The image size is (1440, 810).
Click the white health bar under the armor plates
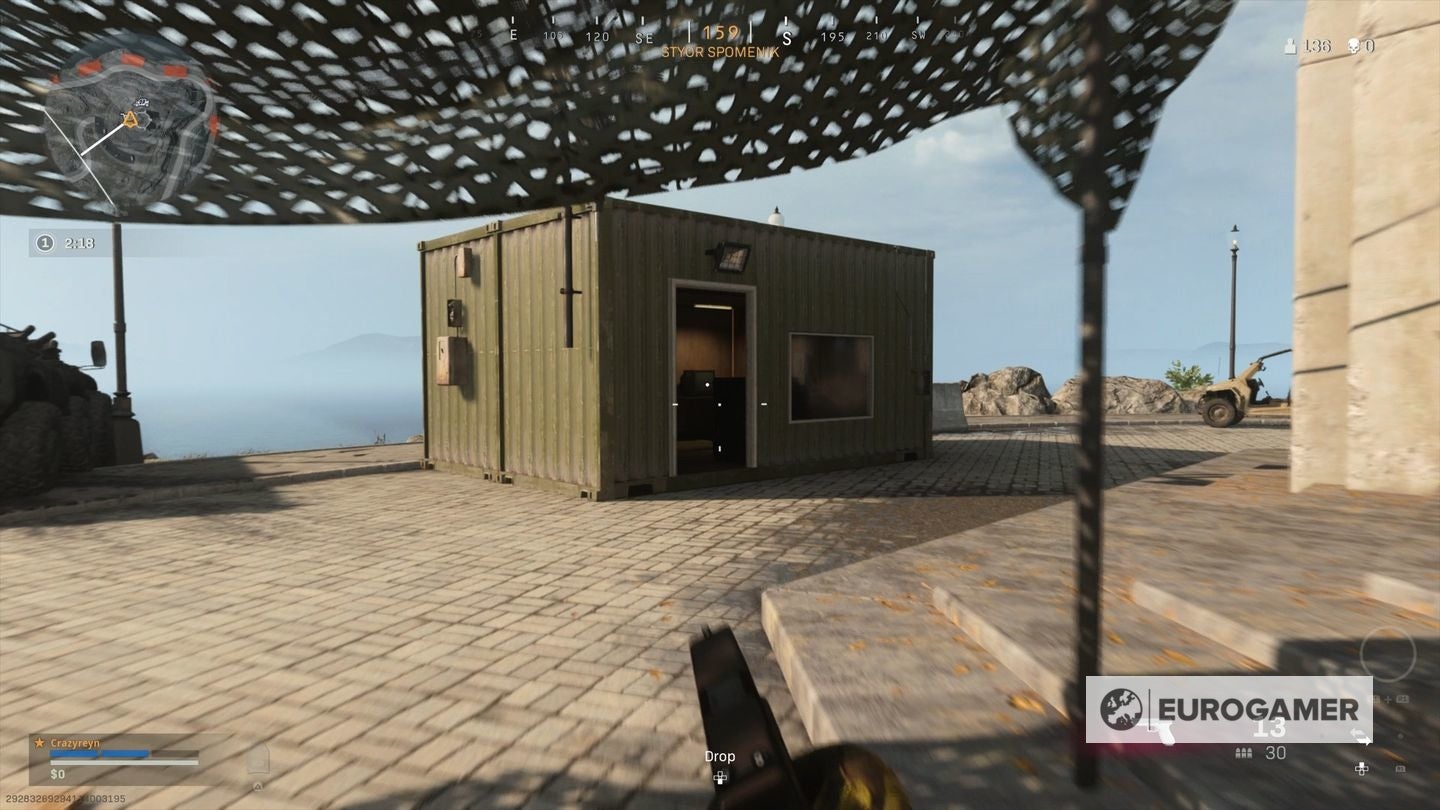pos(124,762)
